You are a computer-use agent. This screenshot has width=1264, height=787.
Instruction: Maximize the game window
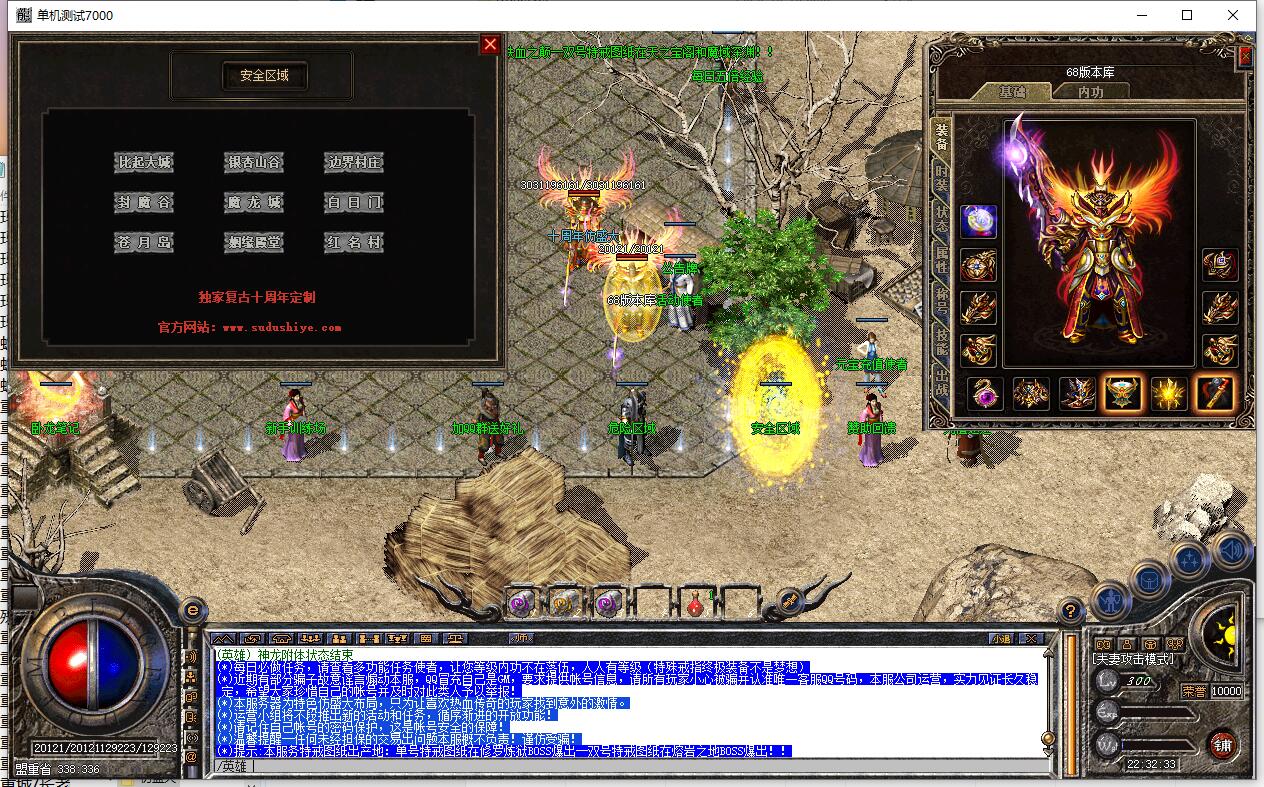(x=1187, y=15)
